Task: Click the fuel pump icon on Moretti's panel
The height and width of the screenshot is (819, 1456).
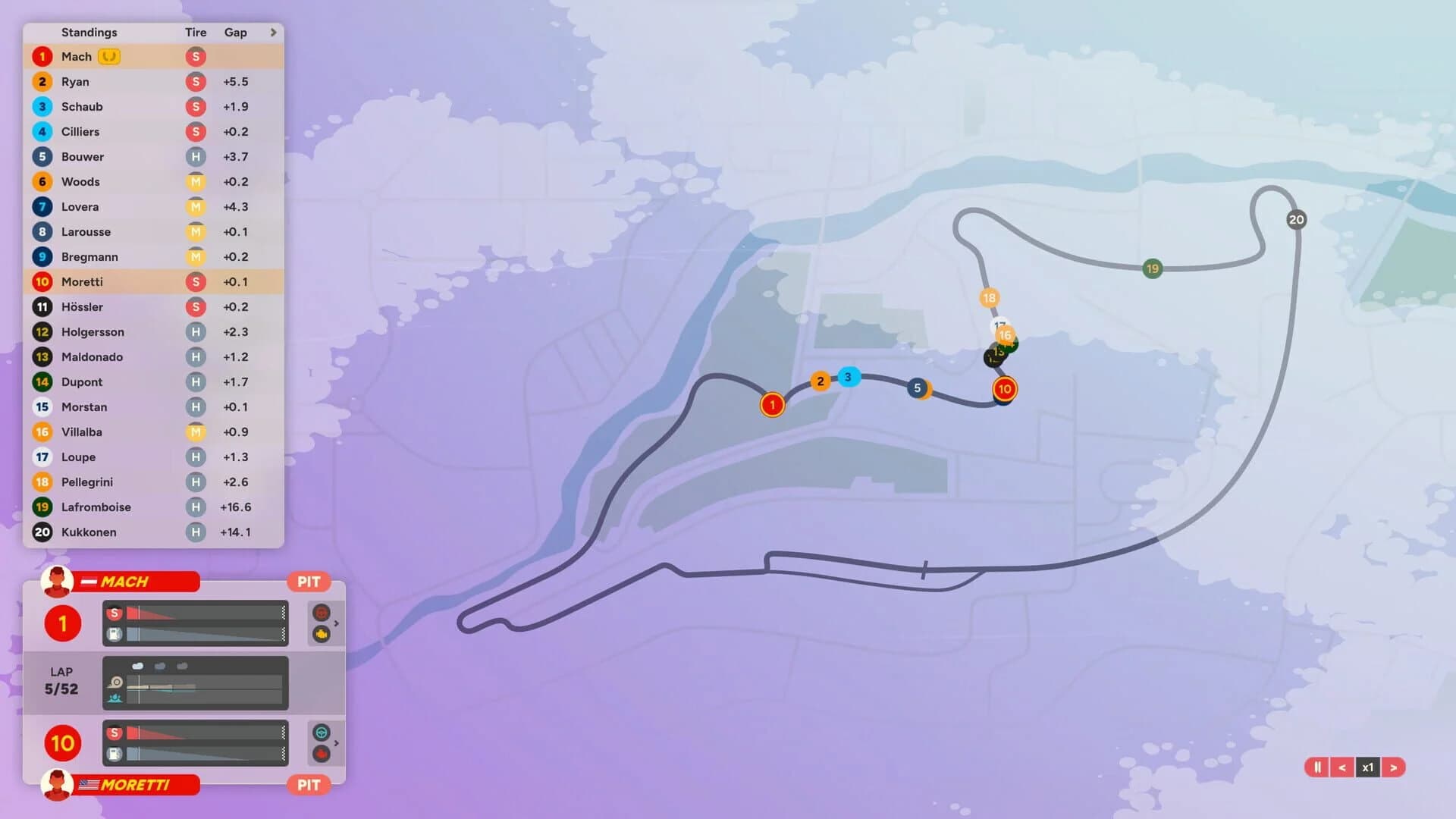Action: 115,755
